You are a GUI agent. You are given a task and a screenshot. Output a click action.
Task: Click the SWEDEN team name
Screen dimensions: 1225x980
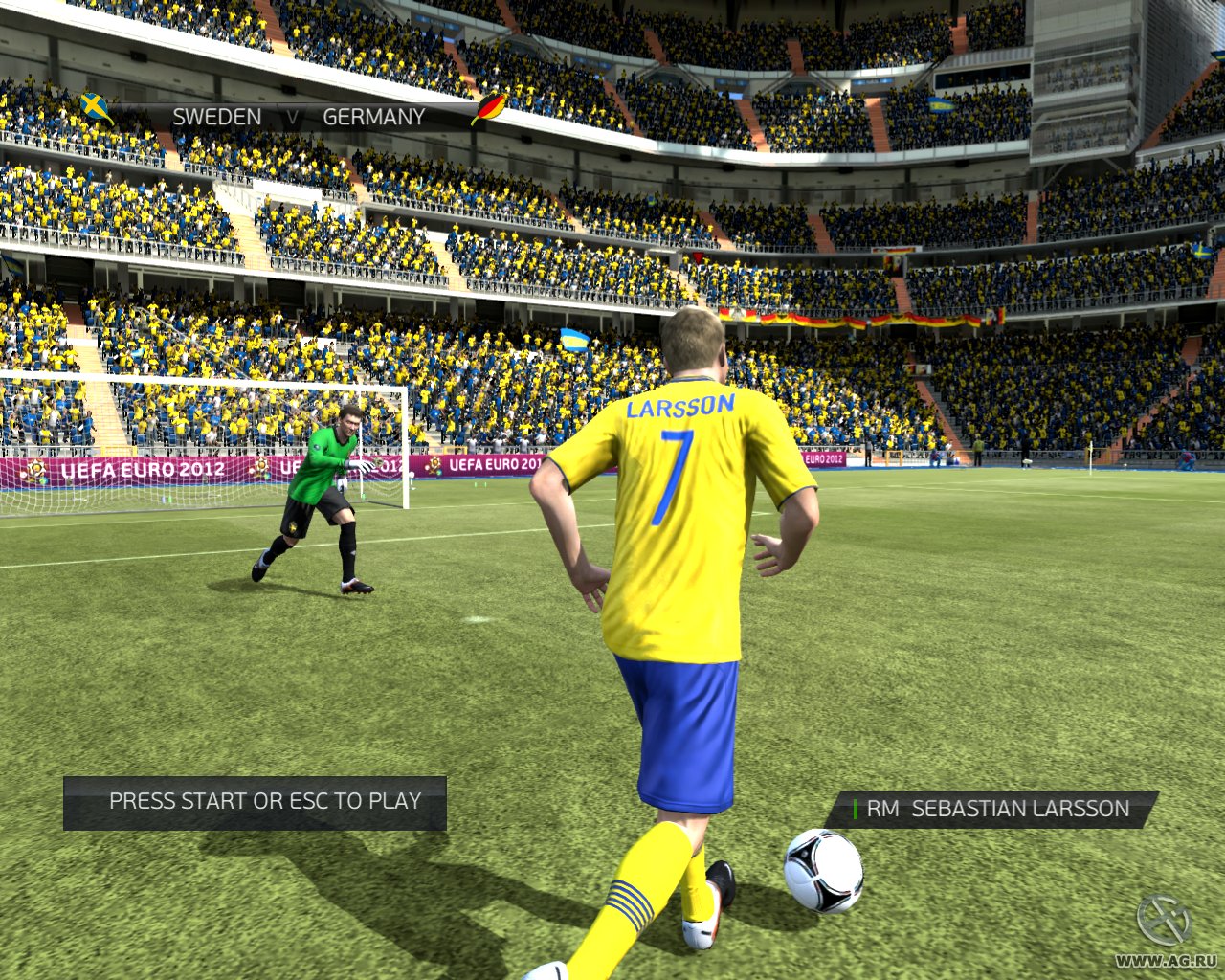click(218, 116)
